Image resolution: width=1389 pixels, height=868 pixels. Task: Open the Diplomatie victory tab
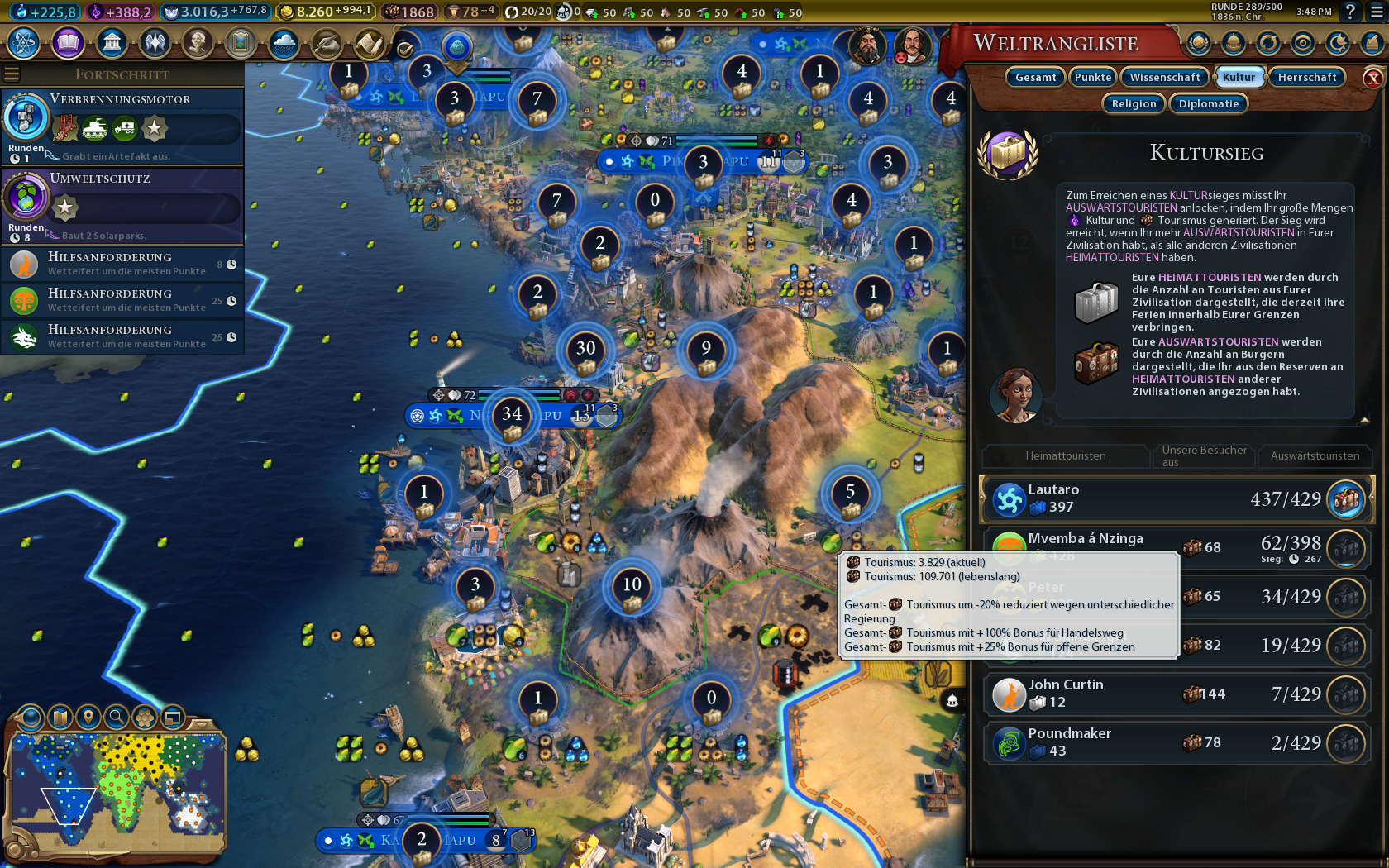(x=1208, y=103)
